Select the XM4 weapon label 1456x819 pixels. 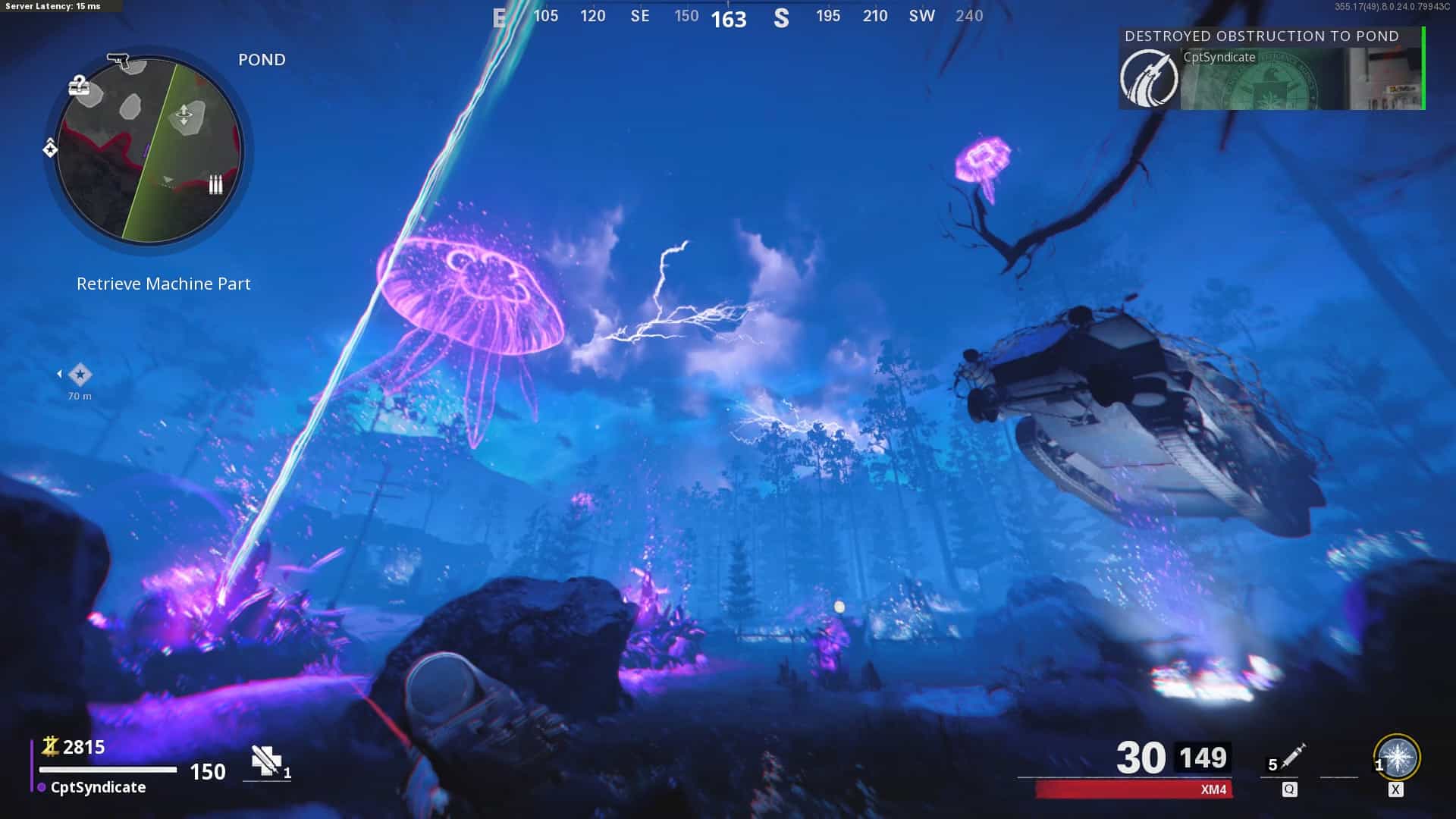coord(1213,789)
